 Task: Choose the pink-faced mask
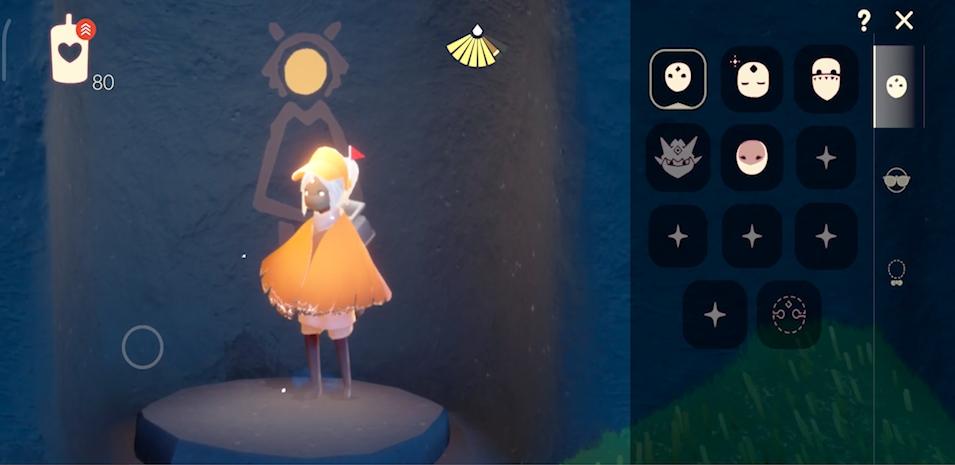pyautogui.click(x=752, y=157)
